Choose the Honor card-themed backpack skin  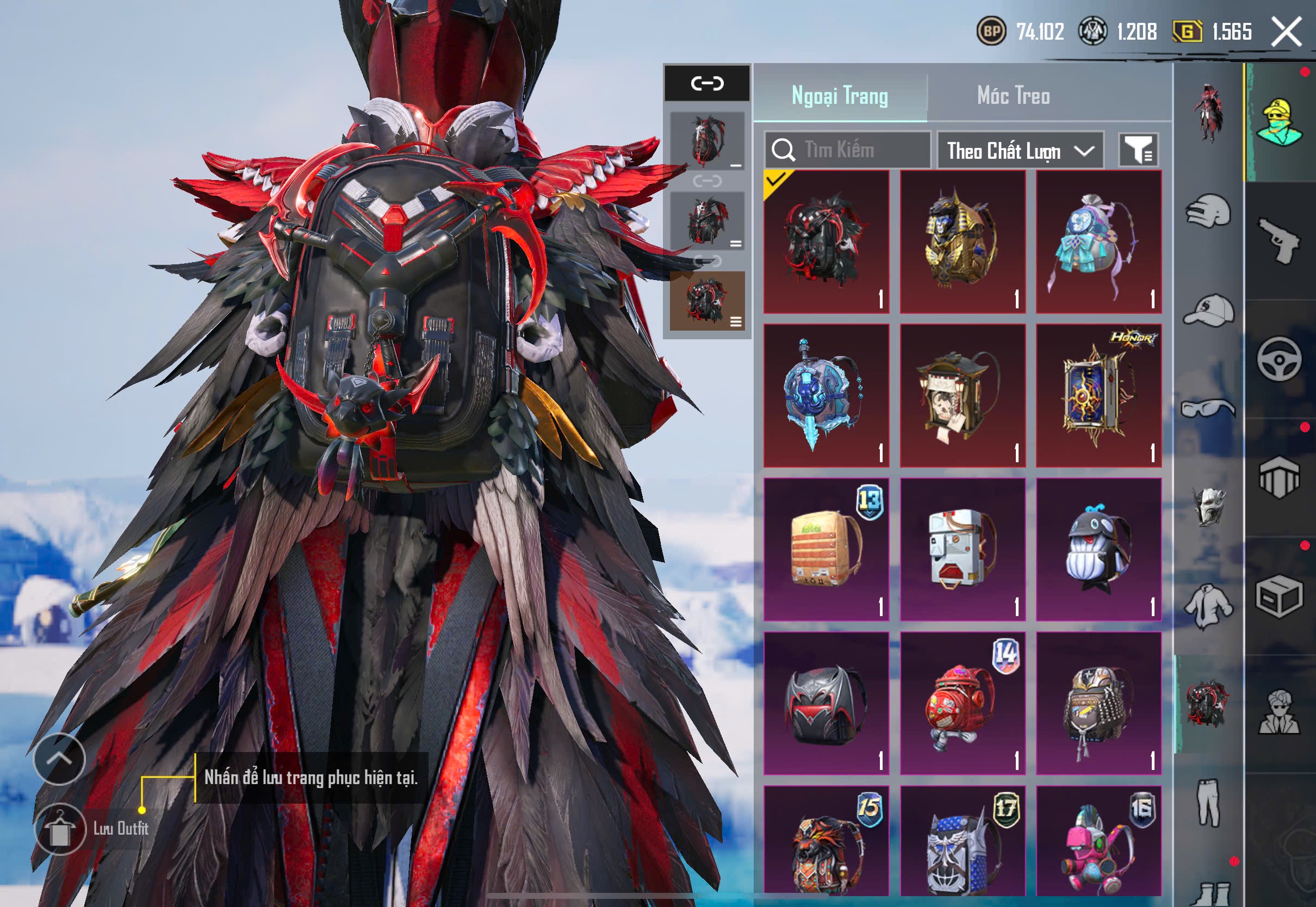pyautogui.click(x=1098, y=395)
